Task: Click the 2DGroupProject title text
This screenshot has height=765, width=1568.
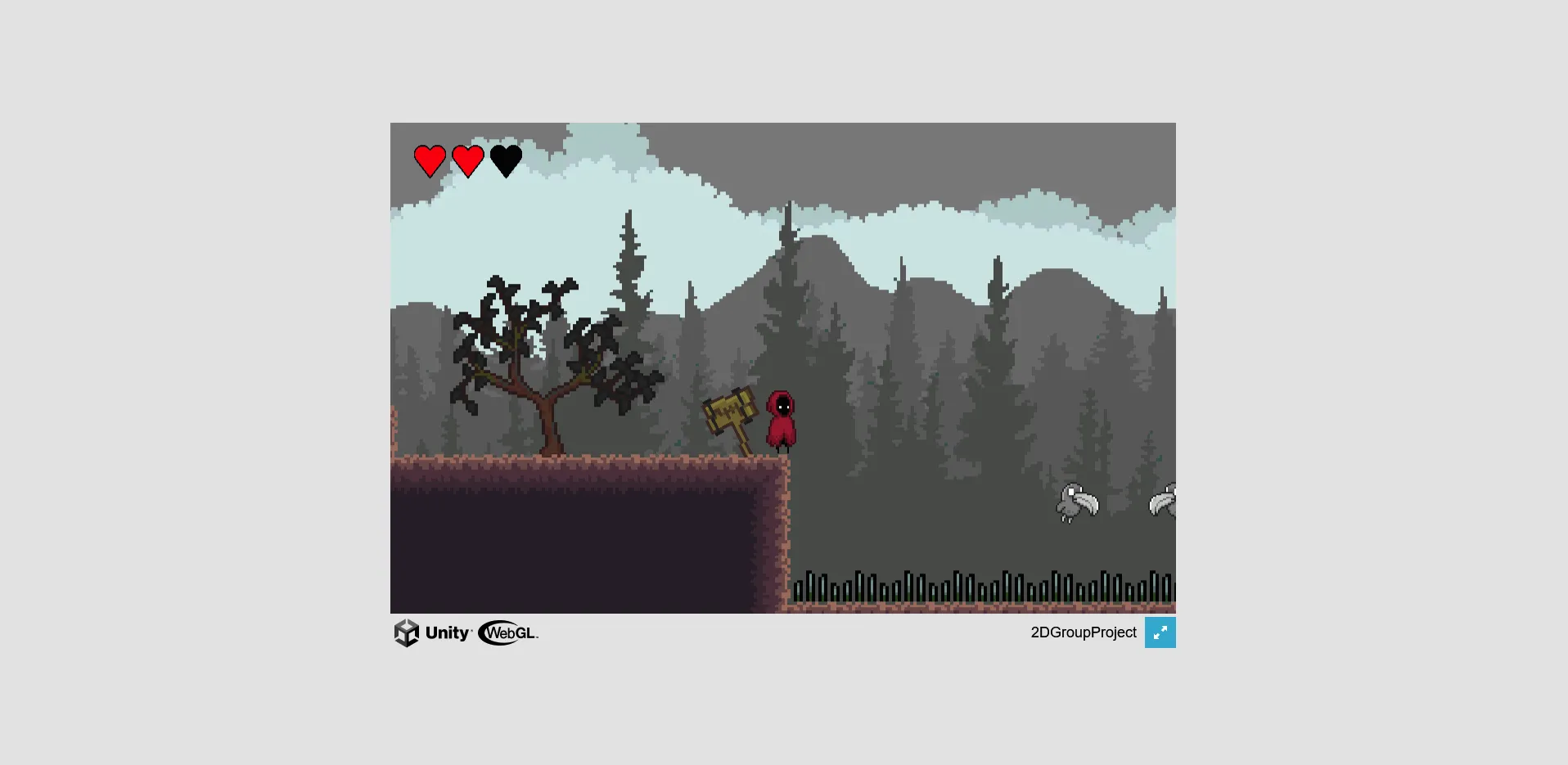Action: pos(1084,632)
